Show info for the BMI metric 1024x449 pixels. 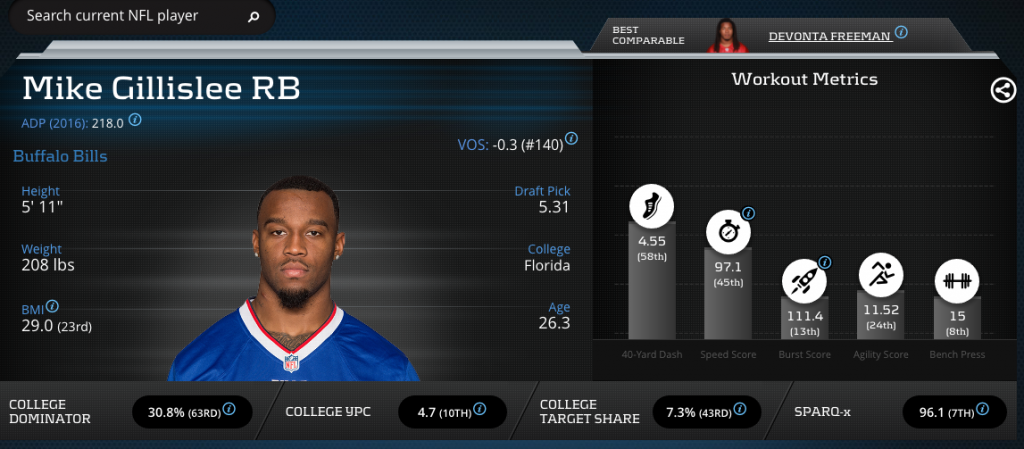pyautogui.click(x=52, y=307)
